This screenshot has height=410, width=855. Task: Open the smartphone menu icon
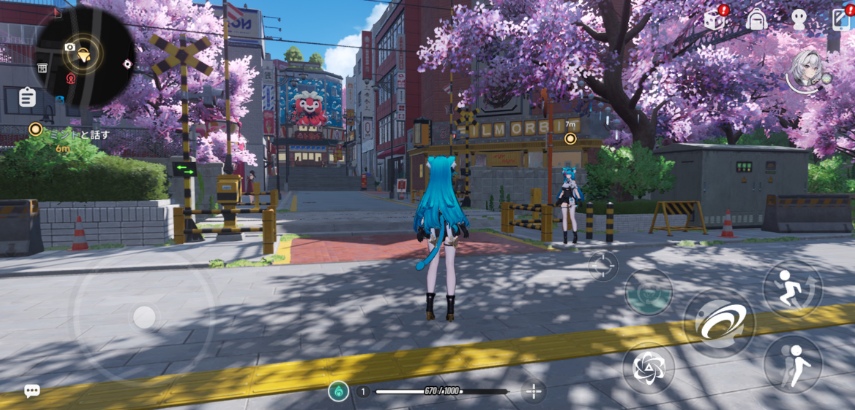(839, 19)
